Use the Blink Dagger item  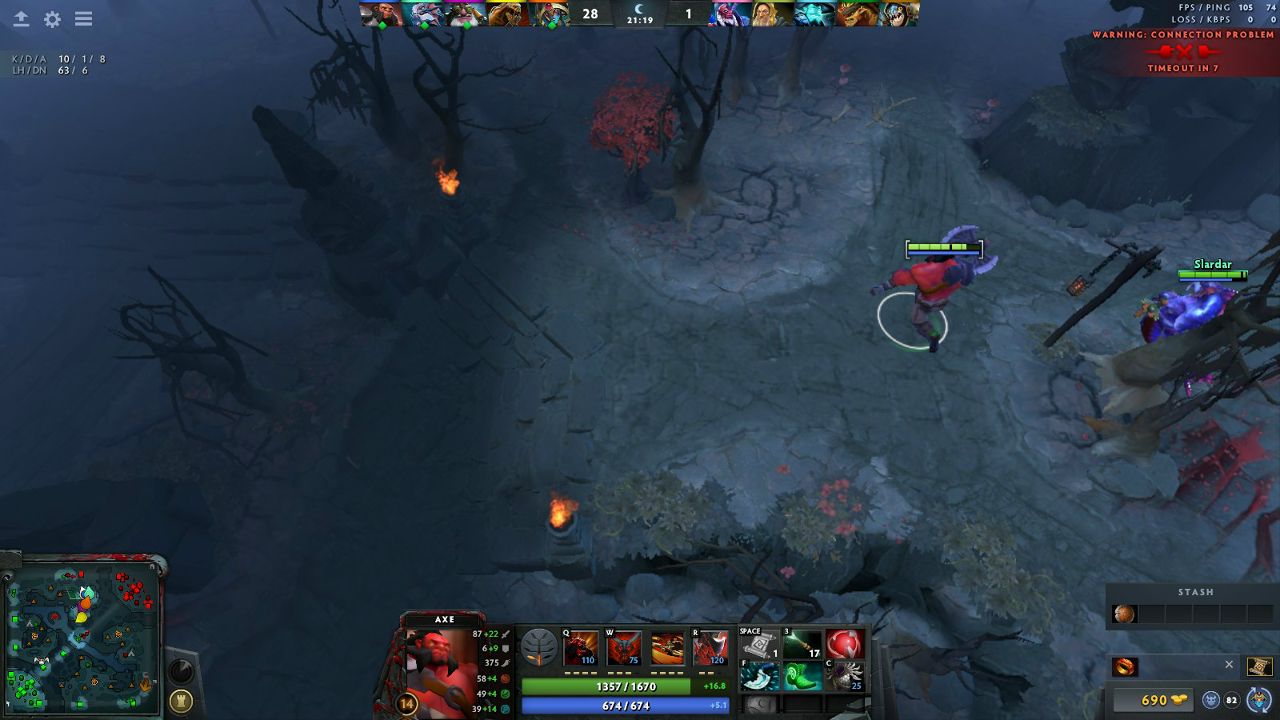tap(759, 677)
